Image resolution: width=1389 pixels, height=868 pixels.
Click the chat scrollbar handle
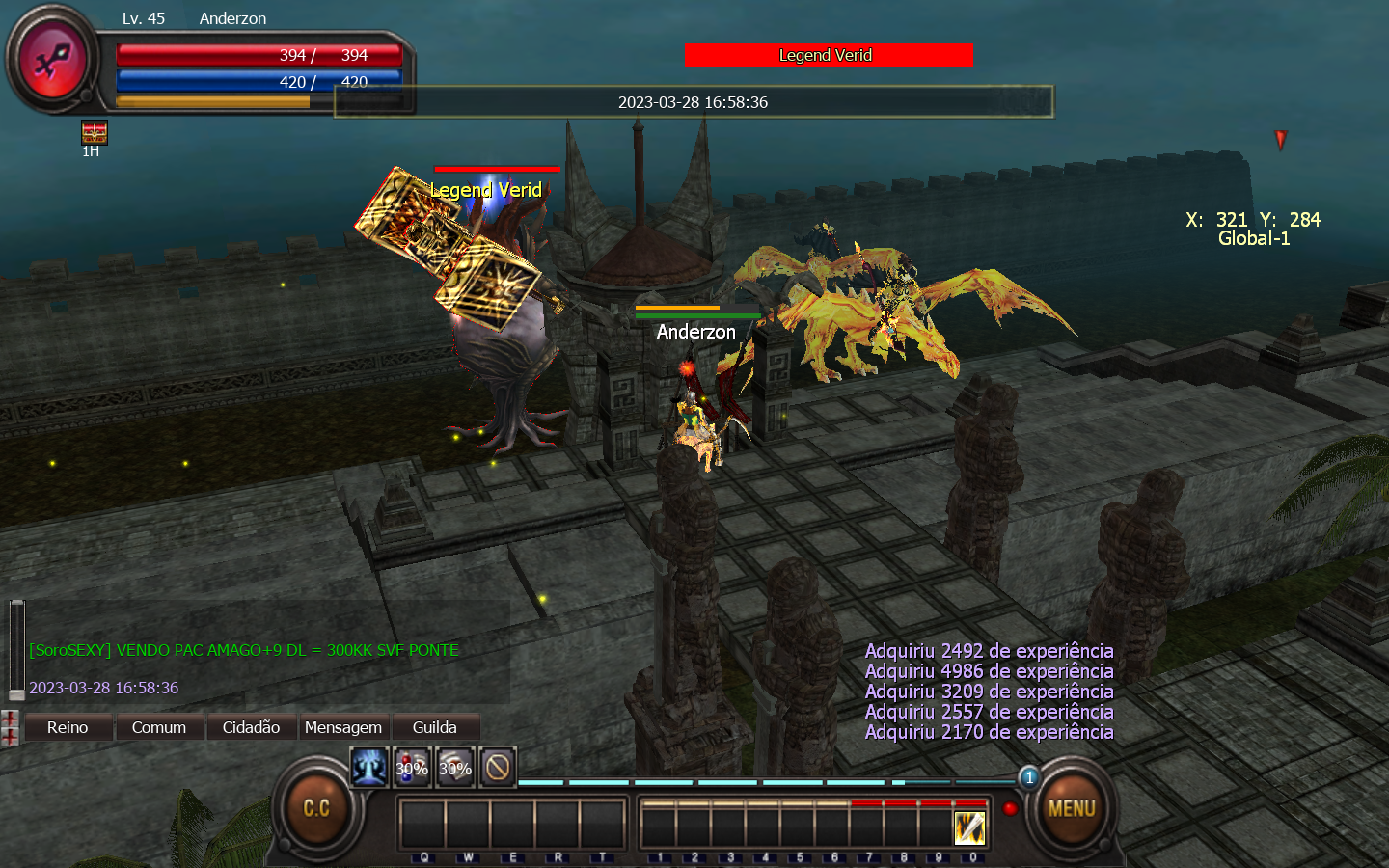point(16,648)
